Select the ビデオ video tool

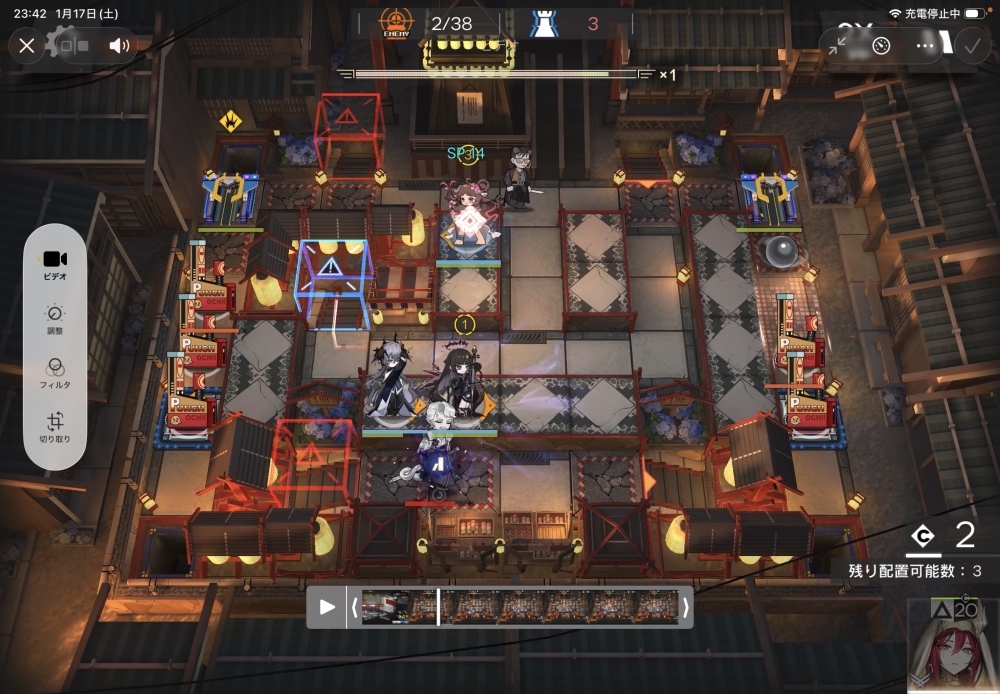[55, 265]
